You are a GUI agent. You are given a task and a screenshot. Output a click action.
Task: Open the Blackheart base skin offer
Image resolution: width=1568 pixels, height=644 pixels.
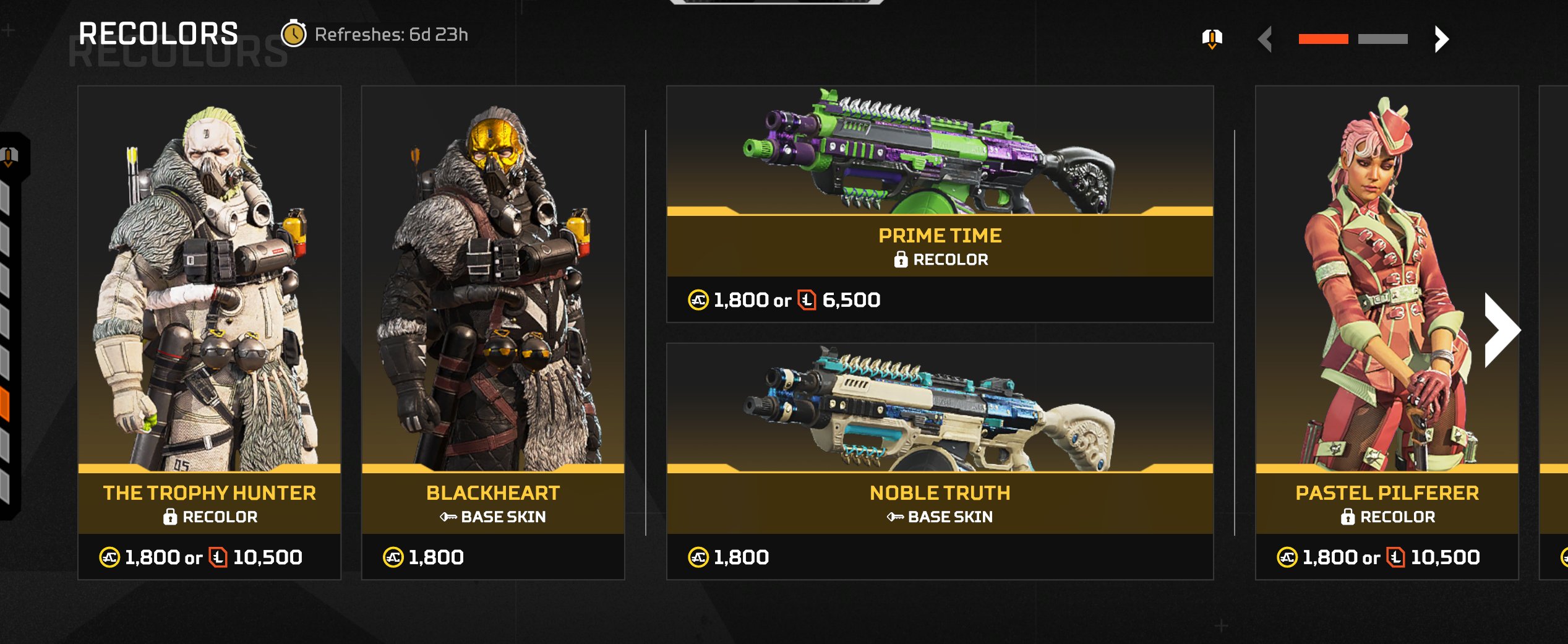pyautogui.click(x=492, y=332)
